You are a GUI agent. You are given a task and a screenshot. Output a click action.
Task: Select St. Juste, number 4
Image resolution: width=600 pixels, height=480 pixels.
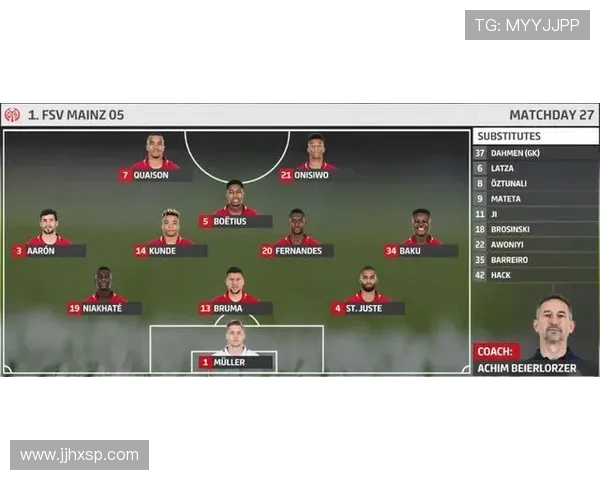[368, 309]
